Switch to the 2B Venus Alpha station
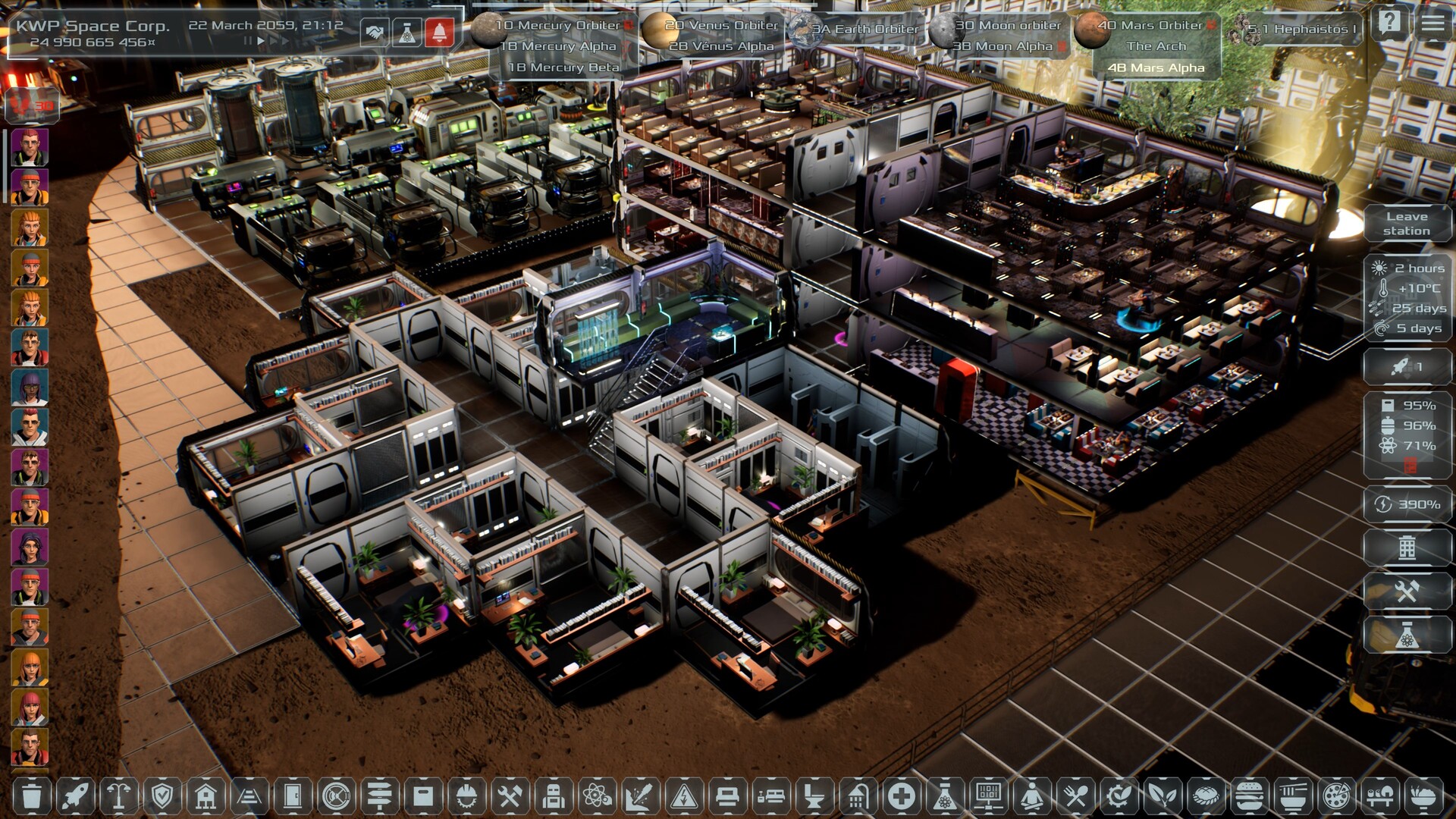 click(721, 46)
